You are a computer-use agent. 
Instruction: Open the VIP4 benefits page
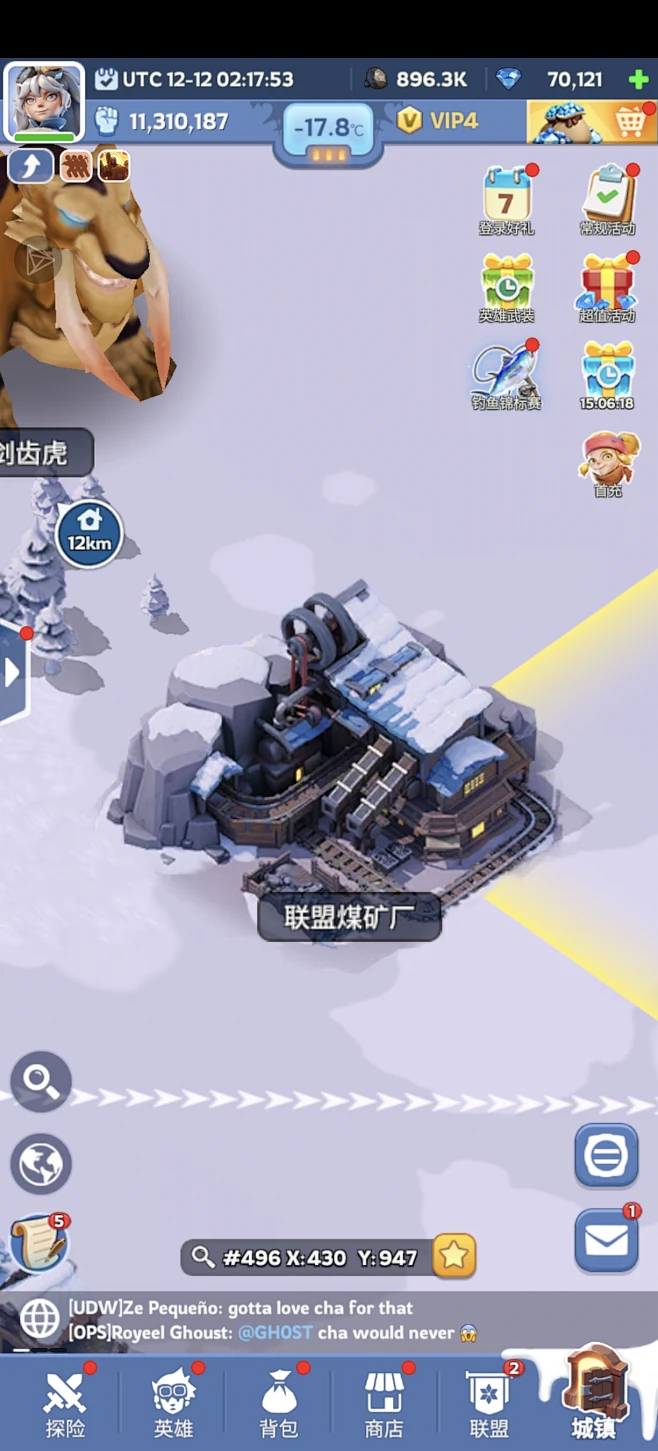pos(438,122)
